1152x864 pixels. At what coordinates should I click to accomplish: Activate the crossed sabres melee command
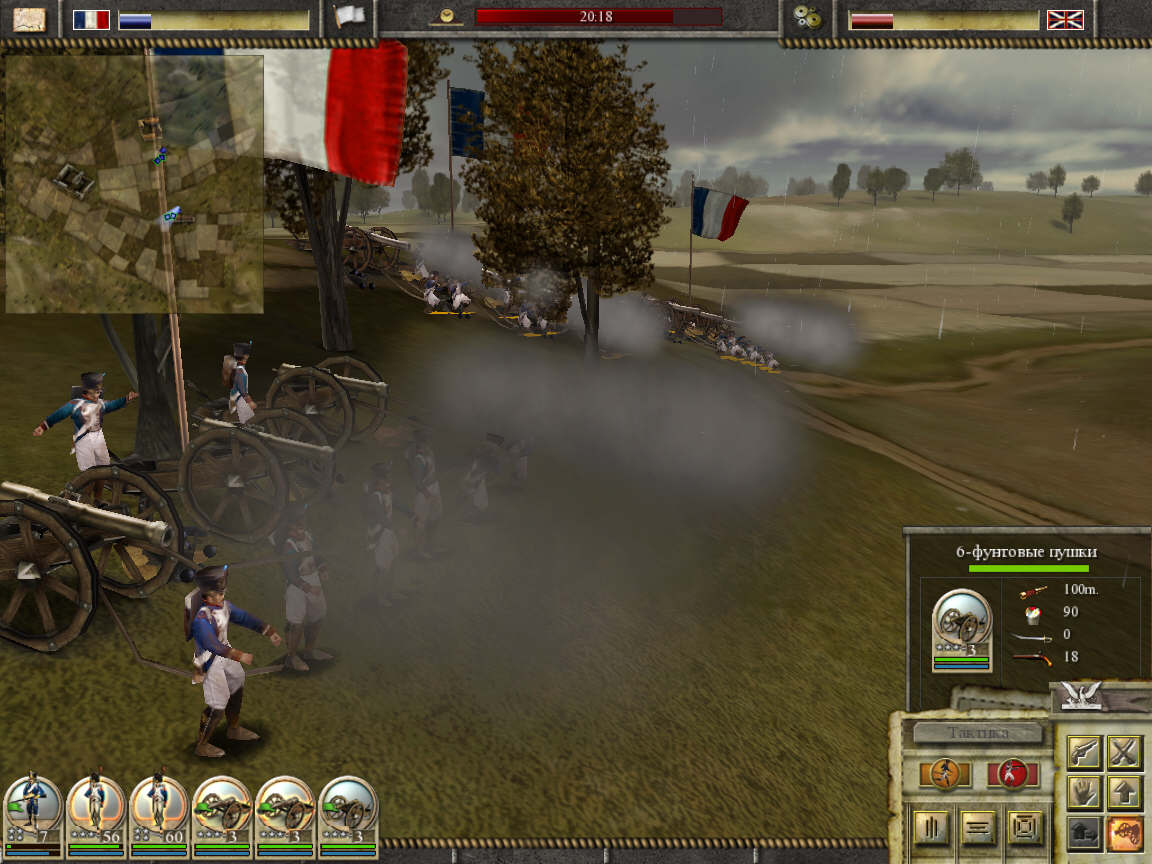1125,752
